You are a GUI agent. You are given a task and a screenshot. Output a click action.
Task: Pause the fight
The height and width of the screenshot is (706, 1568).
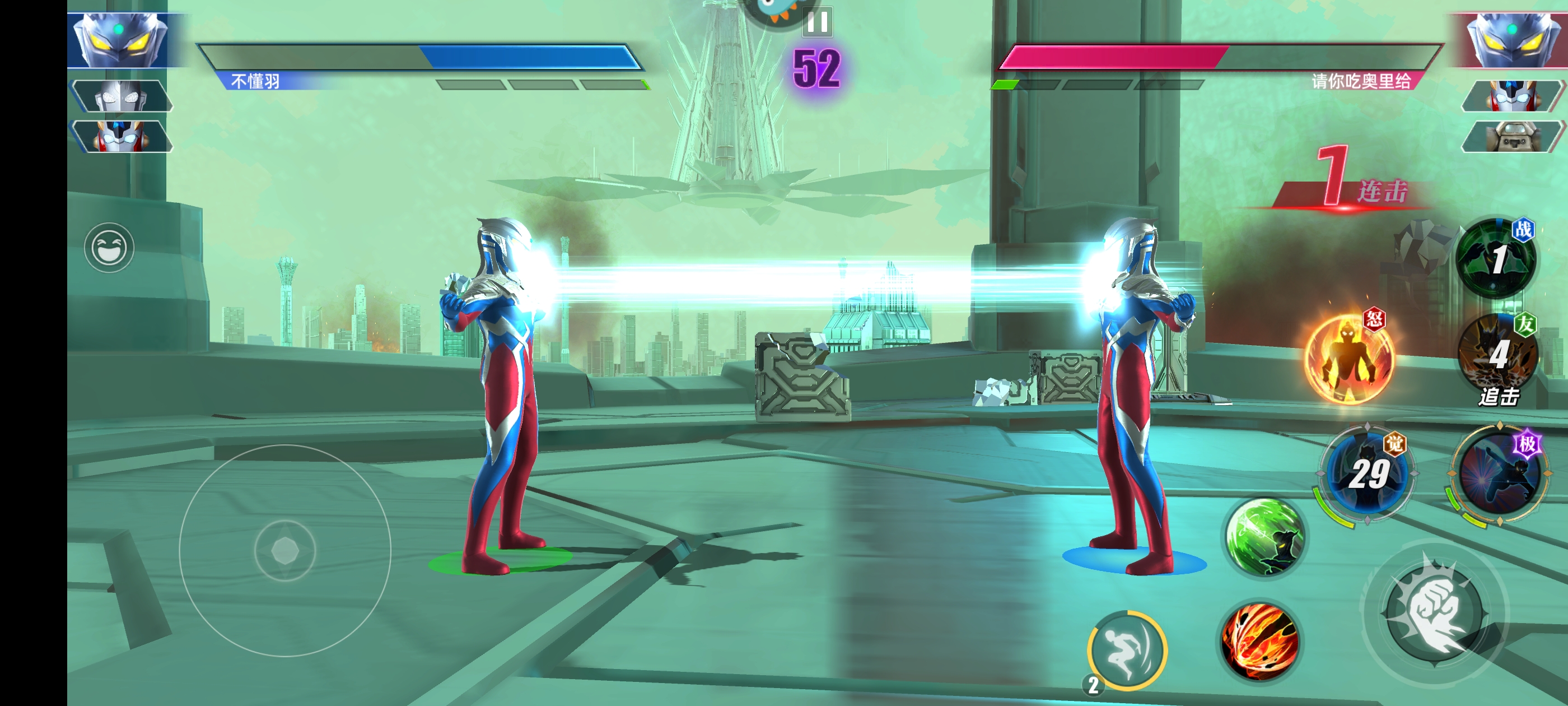[817, 22]
